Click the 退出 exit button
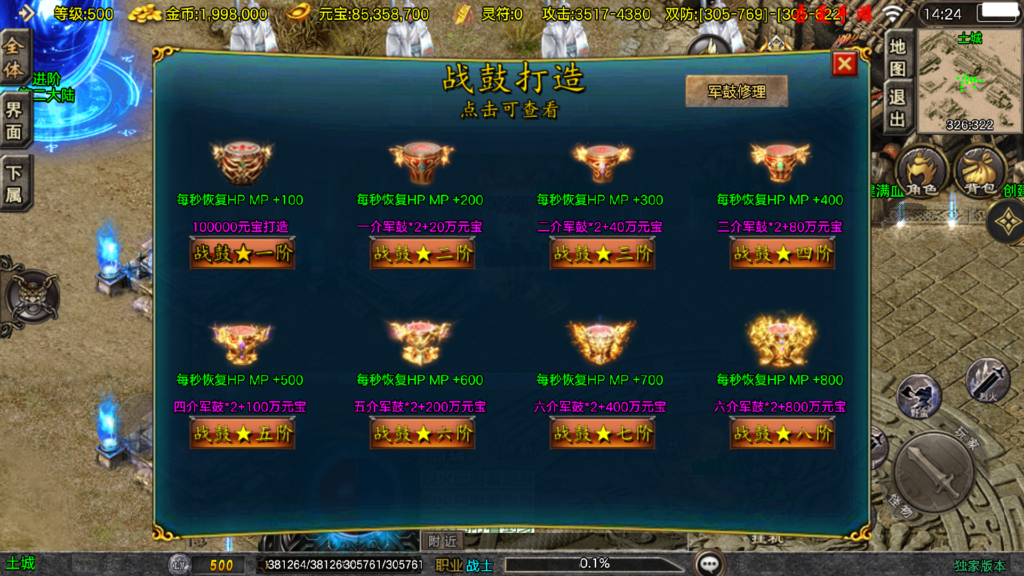 [897, 108]
